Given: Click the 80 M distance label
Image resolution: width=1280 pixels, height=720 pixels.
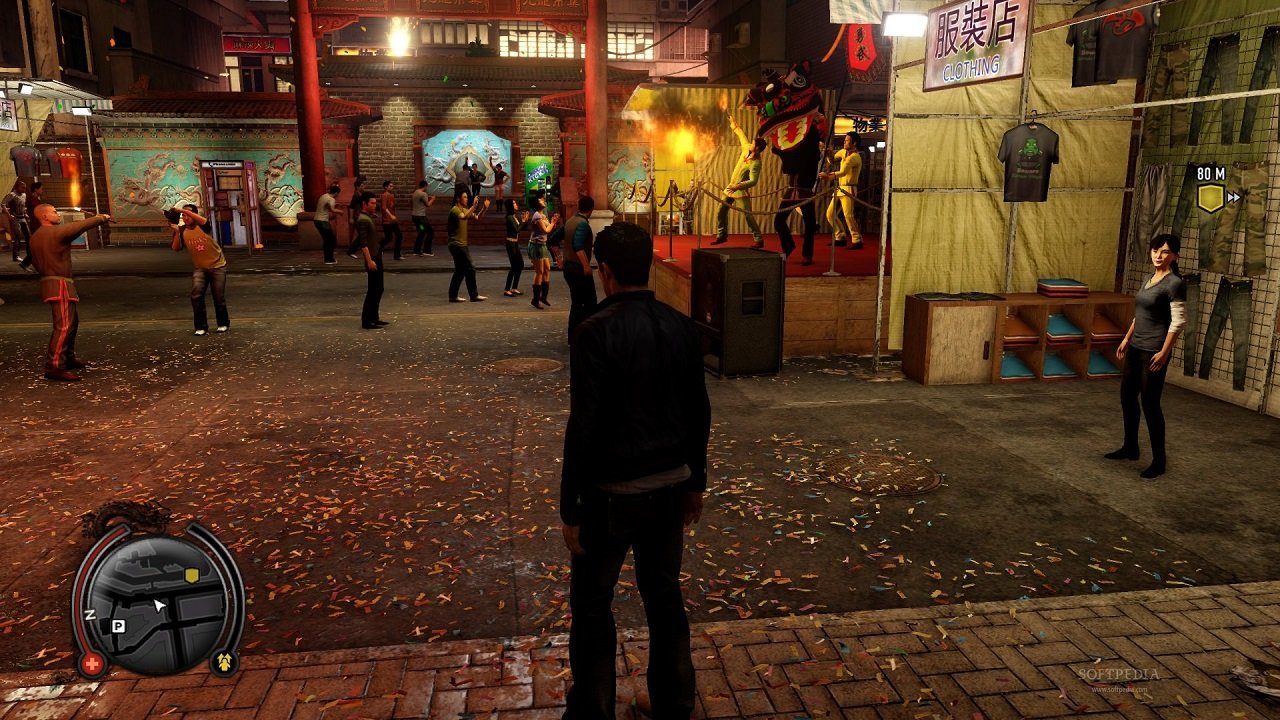Looking at the screenshot, I should [1211, 174].
